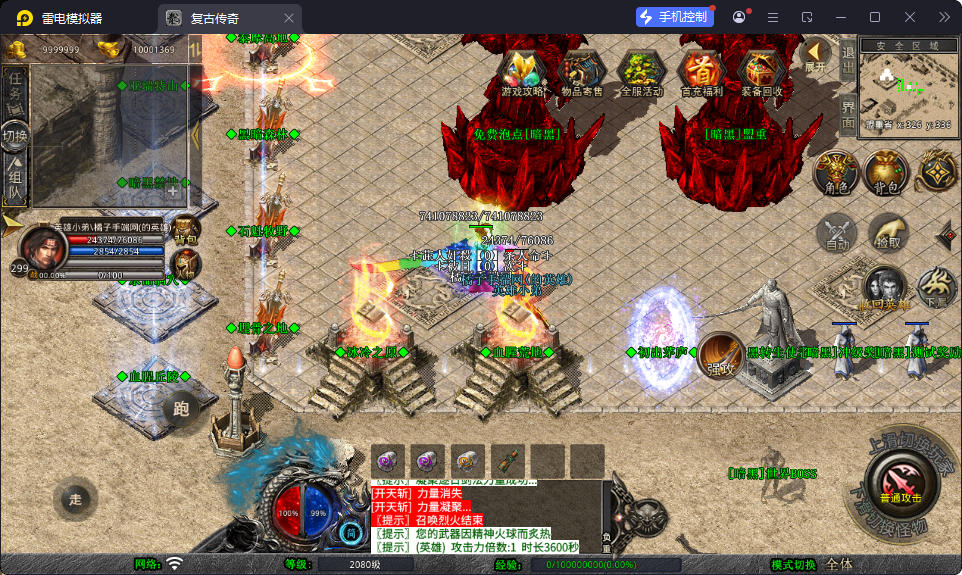Viewport: 962px width, 575px height.
Task: Open the emulator's 手机控制 phone control
Action: [x=675, y=17]
